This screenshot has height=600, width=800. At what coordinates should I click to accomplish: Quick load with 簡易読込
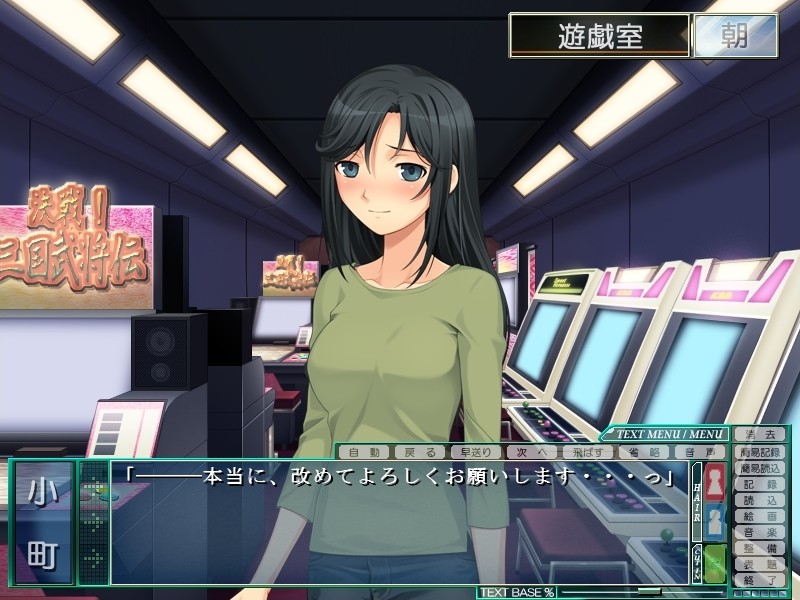click(x=759, y=468)
